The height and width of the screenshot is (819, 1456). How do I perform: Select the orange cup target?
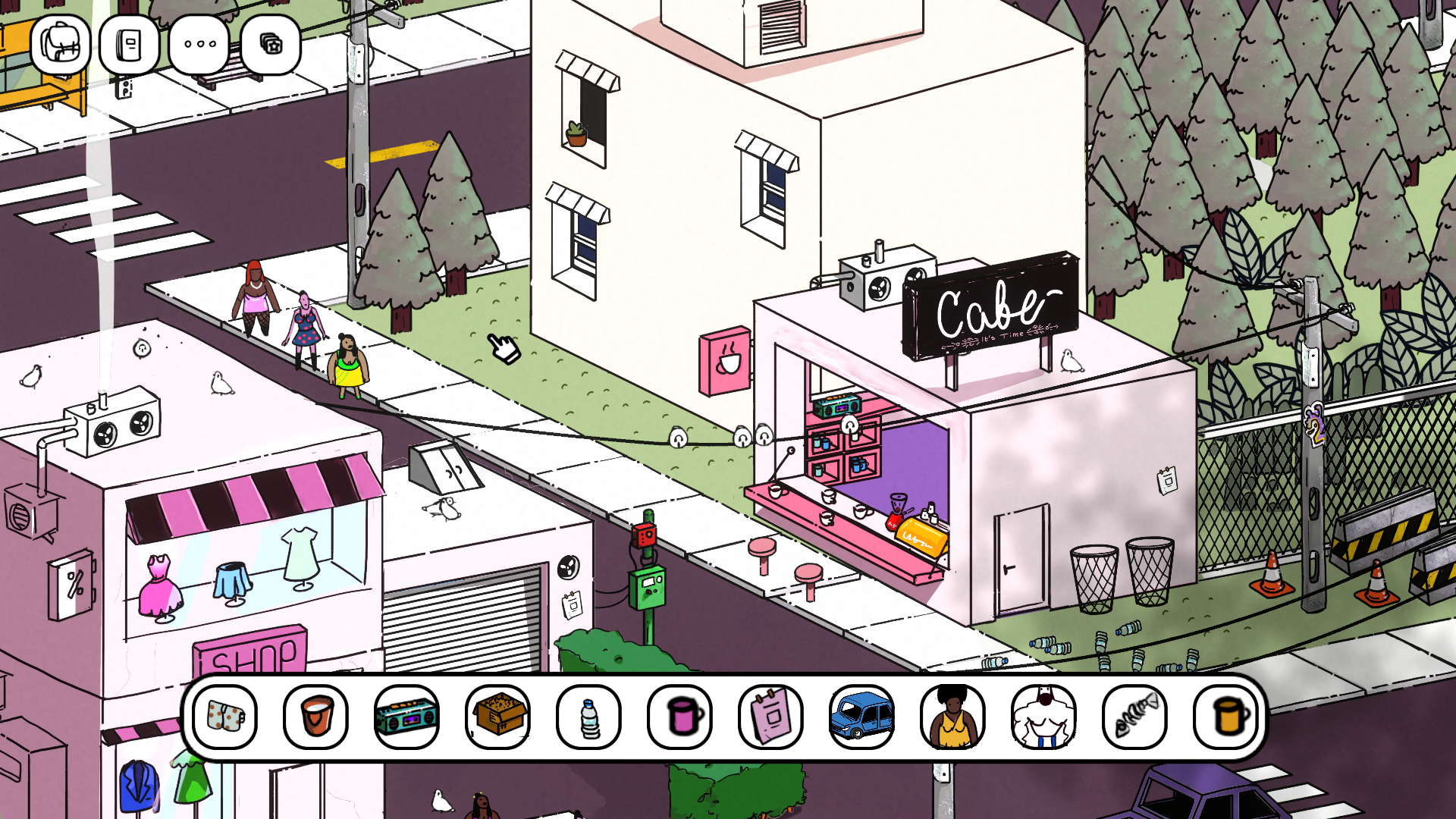(x=316, y=717)
